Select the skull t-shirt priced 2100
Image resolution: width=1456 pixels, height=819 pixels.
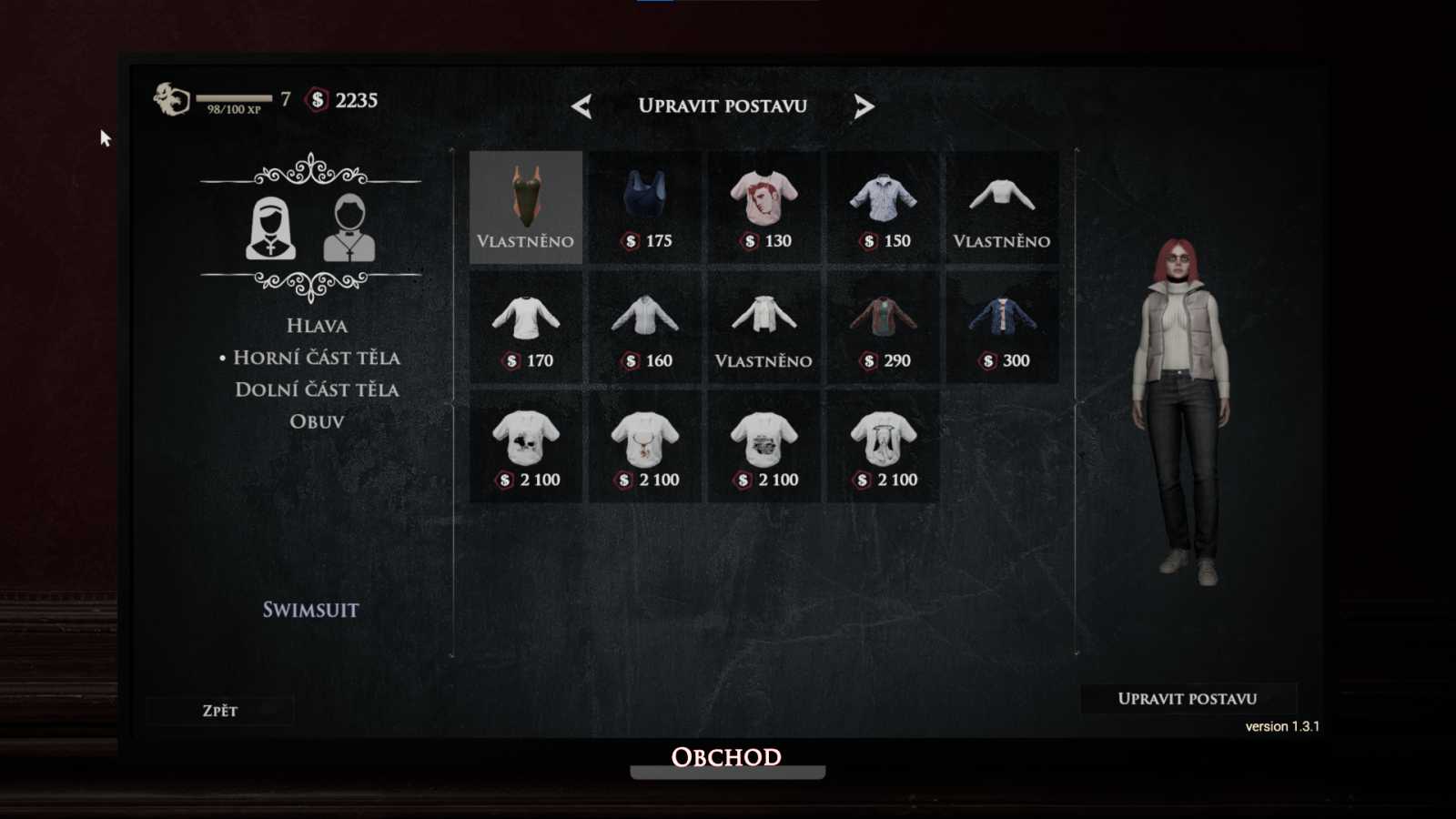click(526, 441)
